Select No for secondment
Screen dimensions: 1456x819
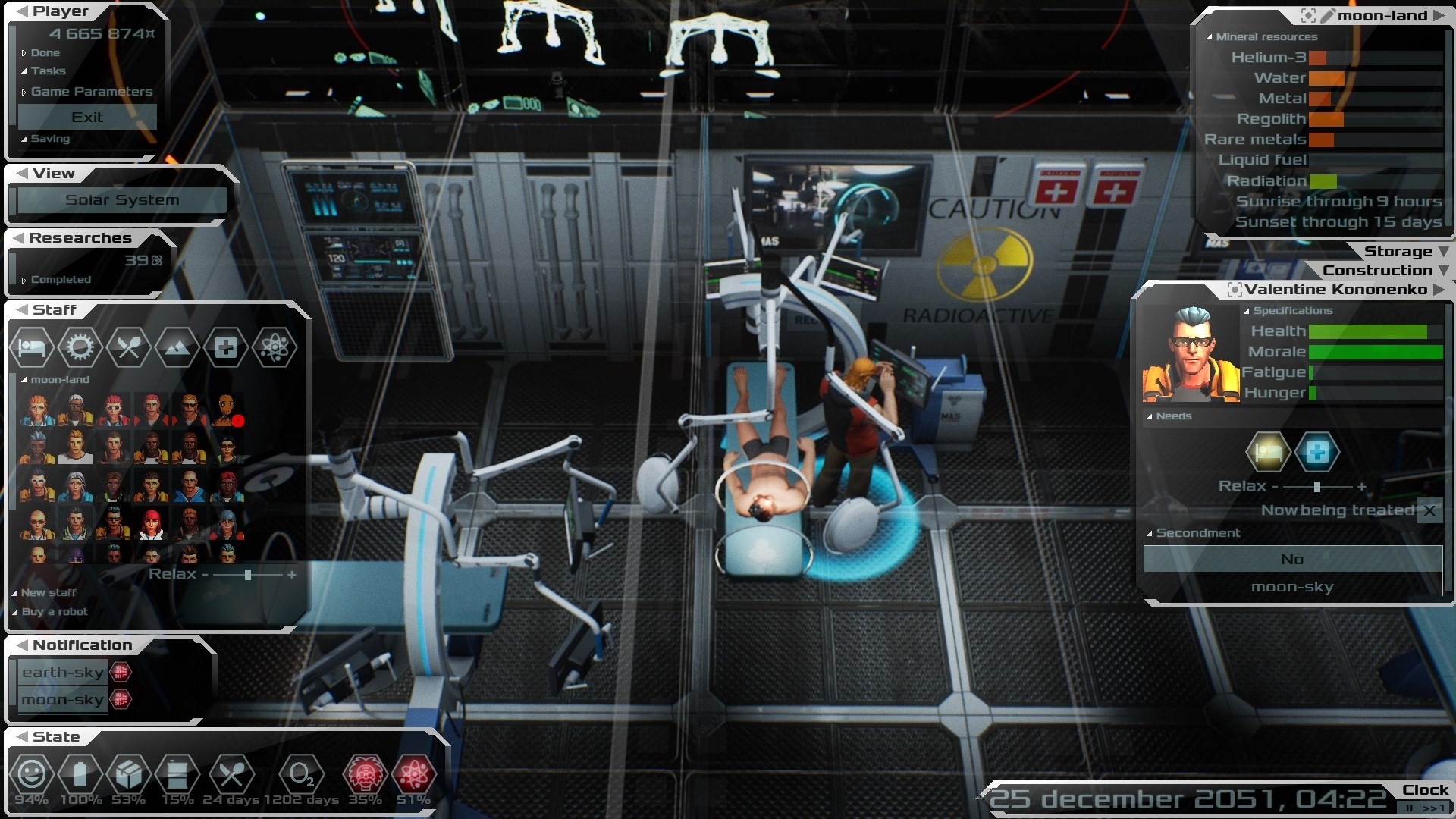(1292, 559)
